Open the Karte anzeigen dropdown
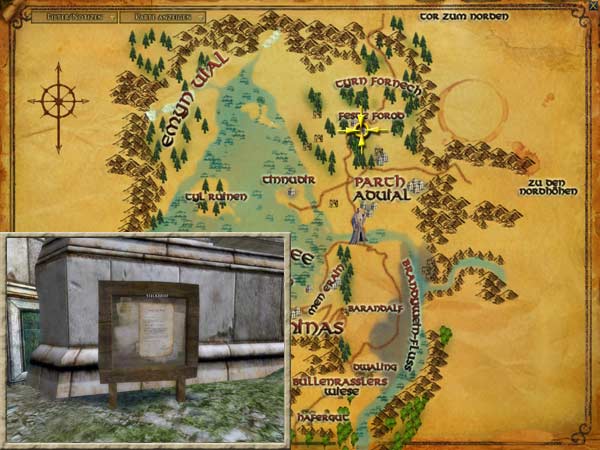This screenshot has width=600, height=450. [167, 17]
